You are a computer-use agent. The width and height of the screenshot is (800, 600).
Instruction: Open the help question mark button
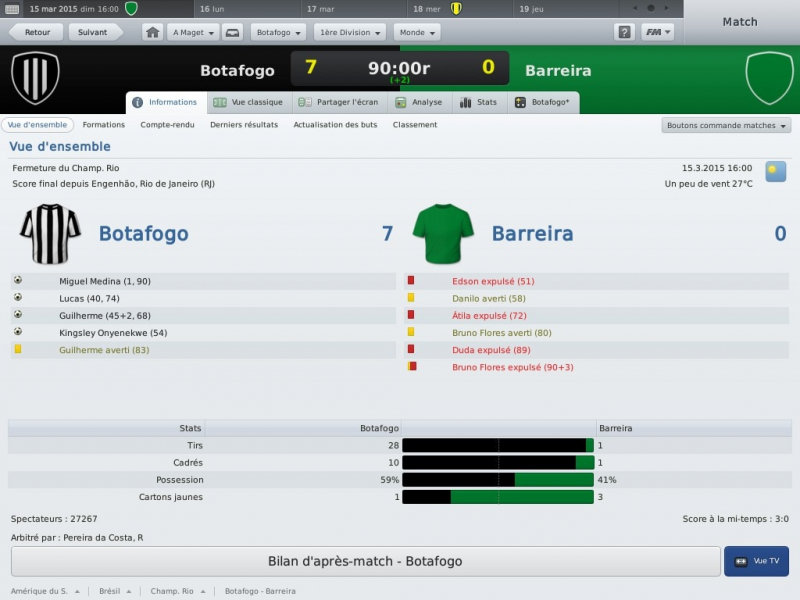pos(624,32)
